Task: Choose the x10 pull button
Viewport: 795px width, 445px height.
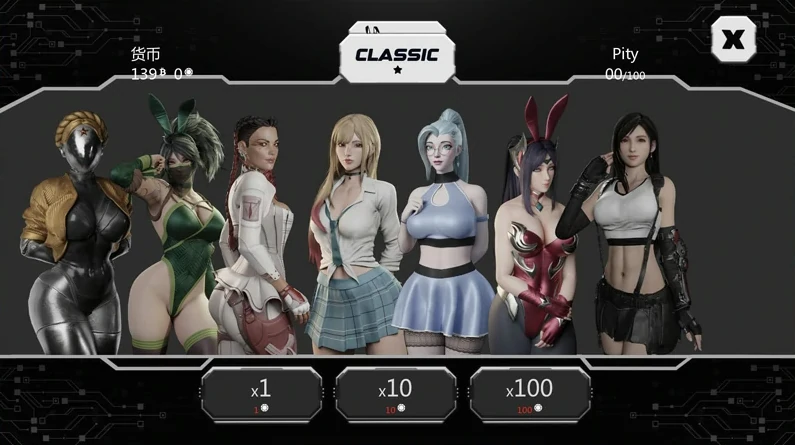Action: click(x=395, y=394)
